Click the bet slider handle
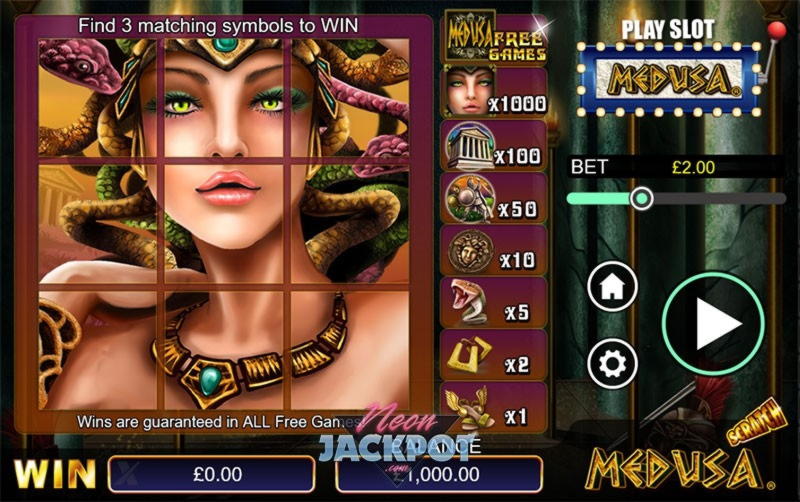 (642, 198)
